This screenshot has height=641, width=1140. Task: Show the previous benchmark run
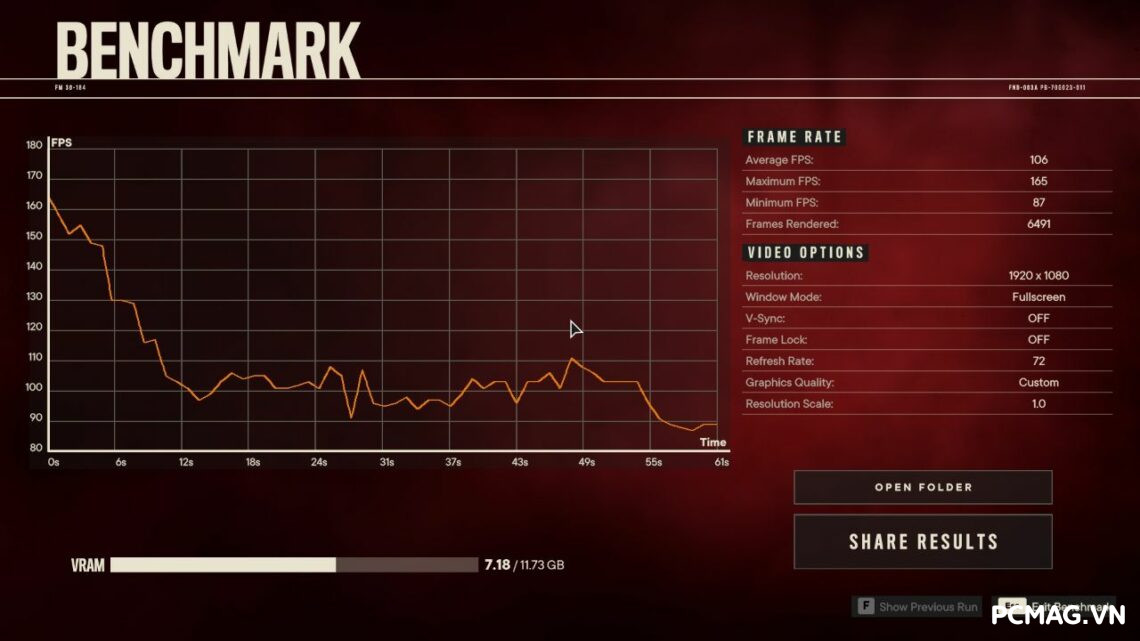click(916, 607)
